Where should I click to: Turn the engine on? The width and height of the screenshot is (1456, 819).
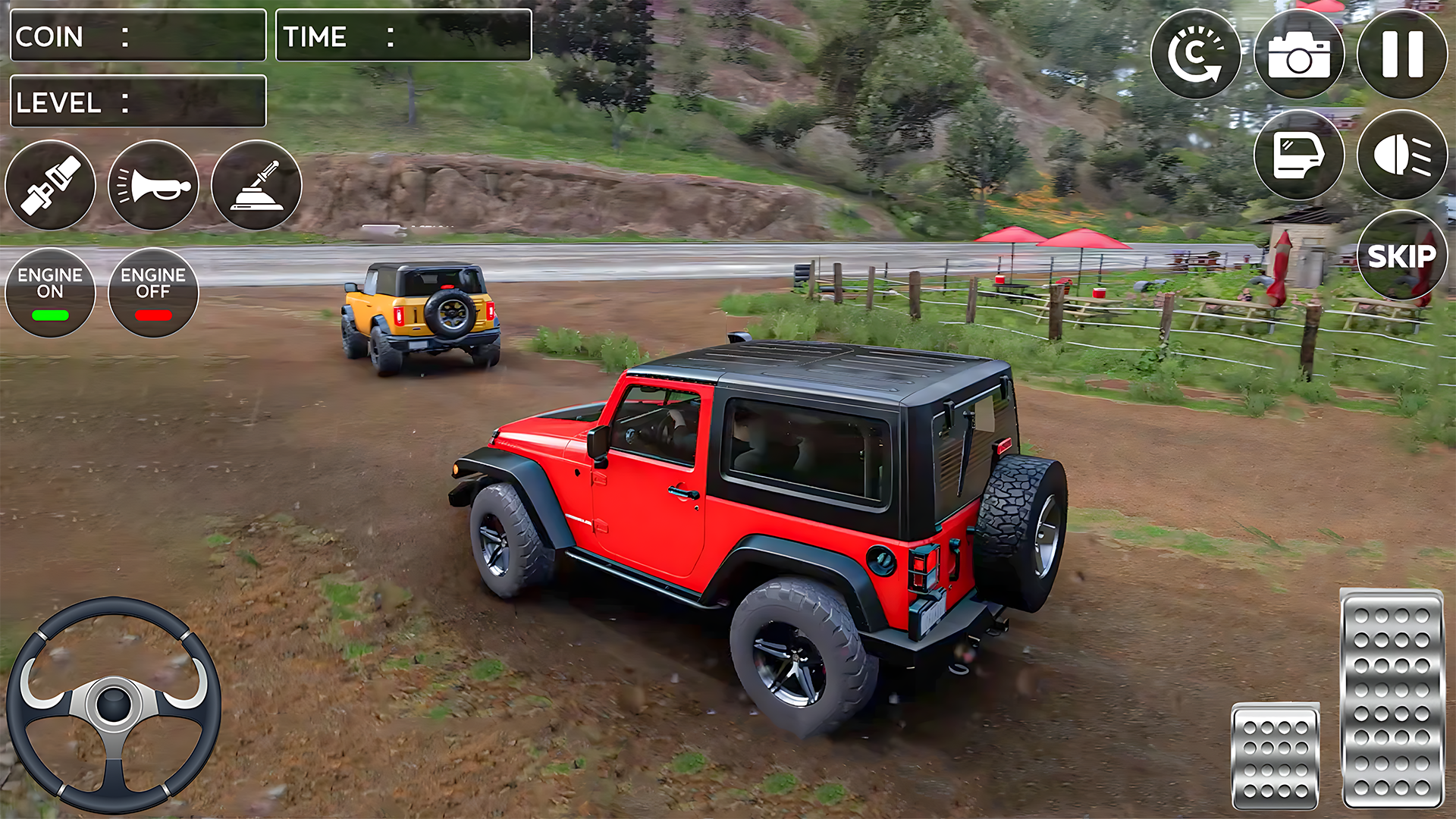click(50, 293)
